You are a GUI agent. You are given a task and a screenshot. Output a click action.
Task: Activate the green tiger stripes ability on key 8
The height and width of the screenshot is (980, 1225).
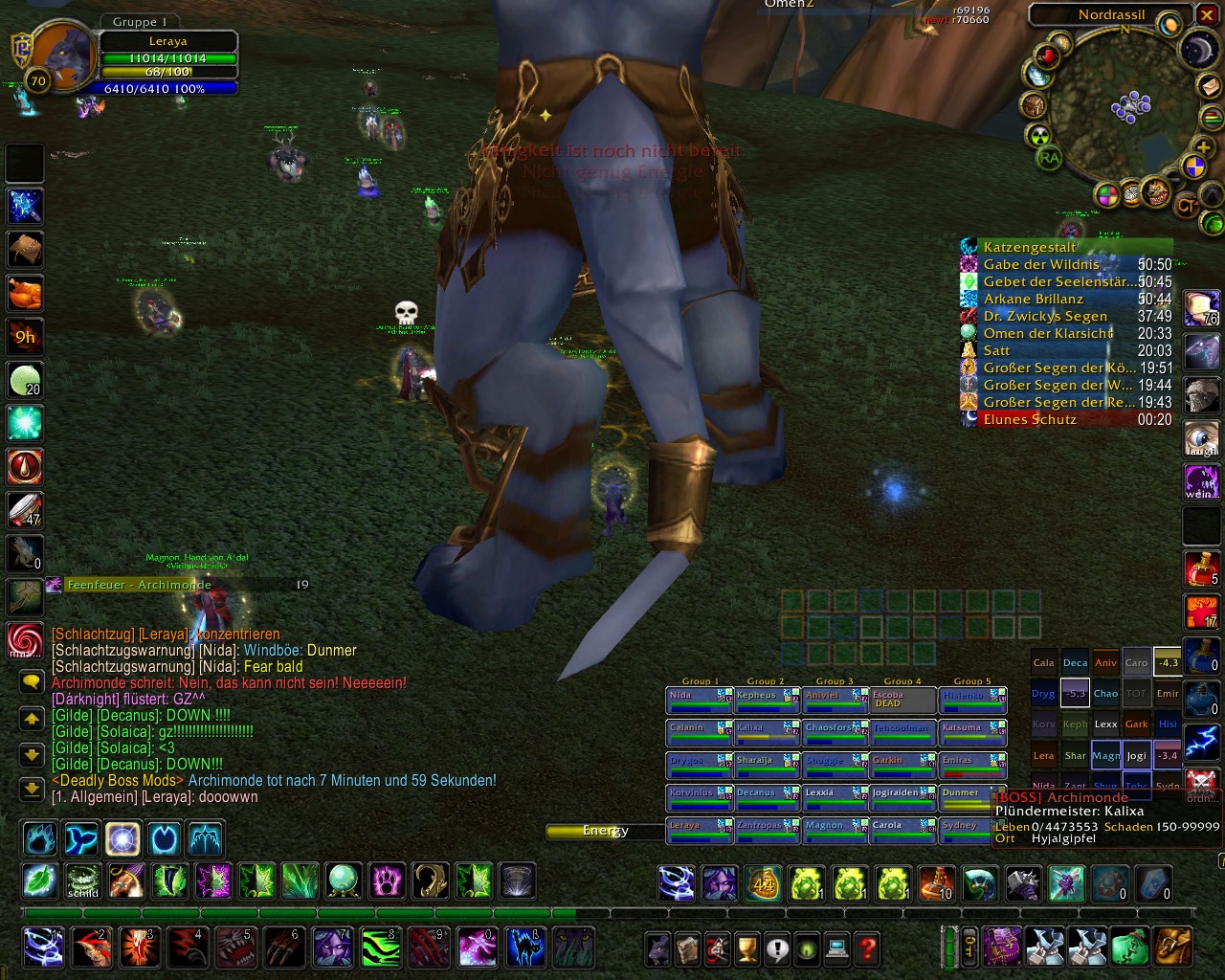[380, 947]
